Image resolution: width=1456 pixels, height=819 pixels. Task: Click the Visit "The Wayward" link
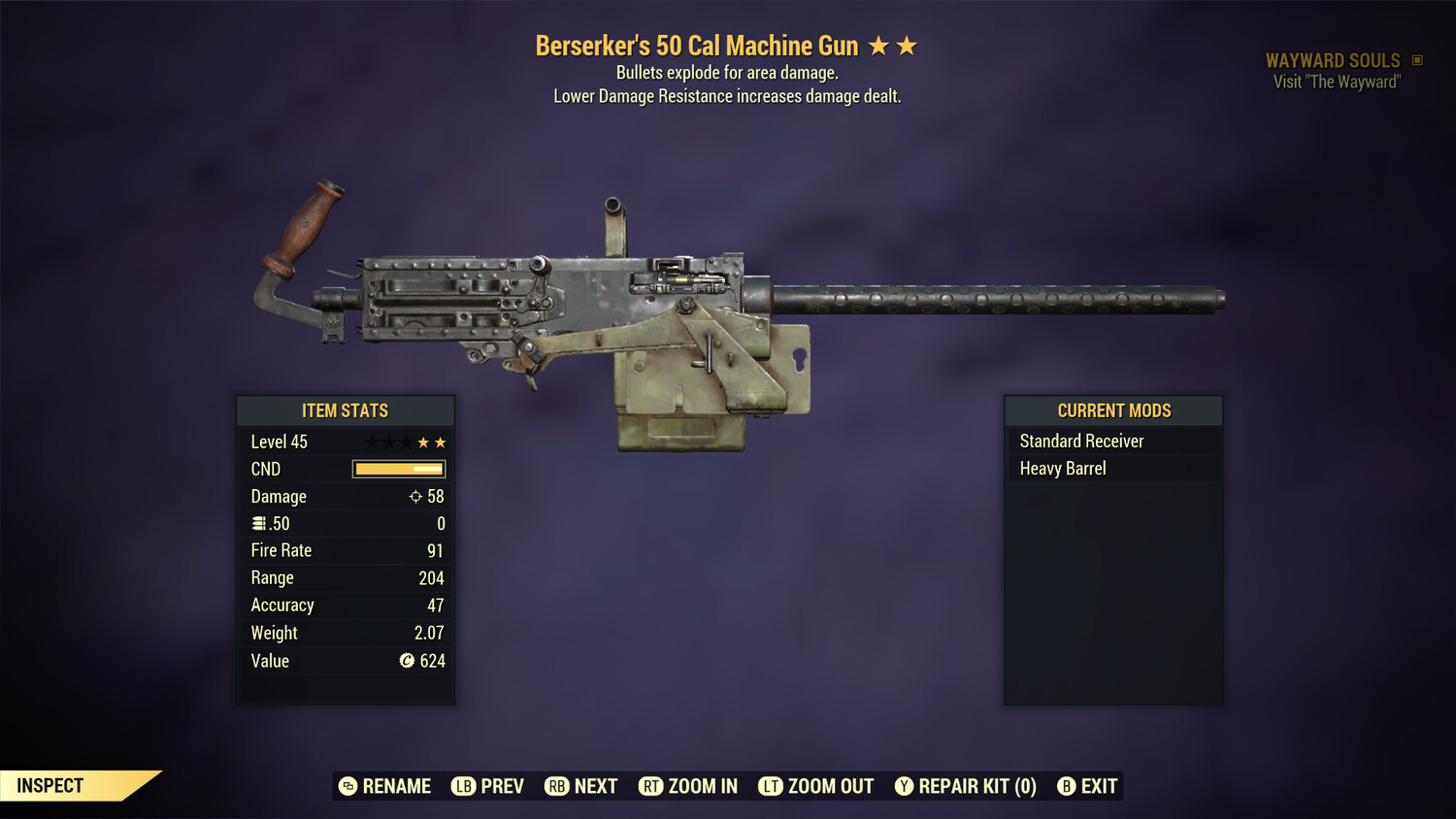click(x=1335, y=82)
